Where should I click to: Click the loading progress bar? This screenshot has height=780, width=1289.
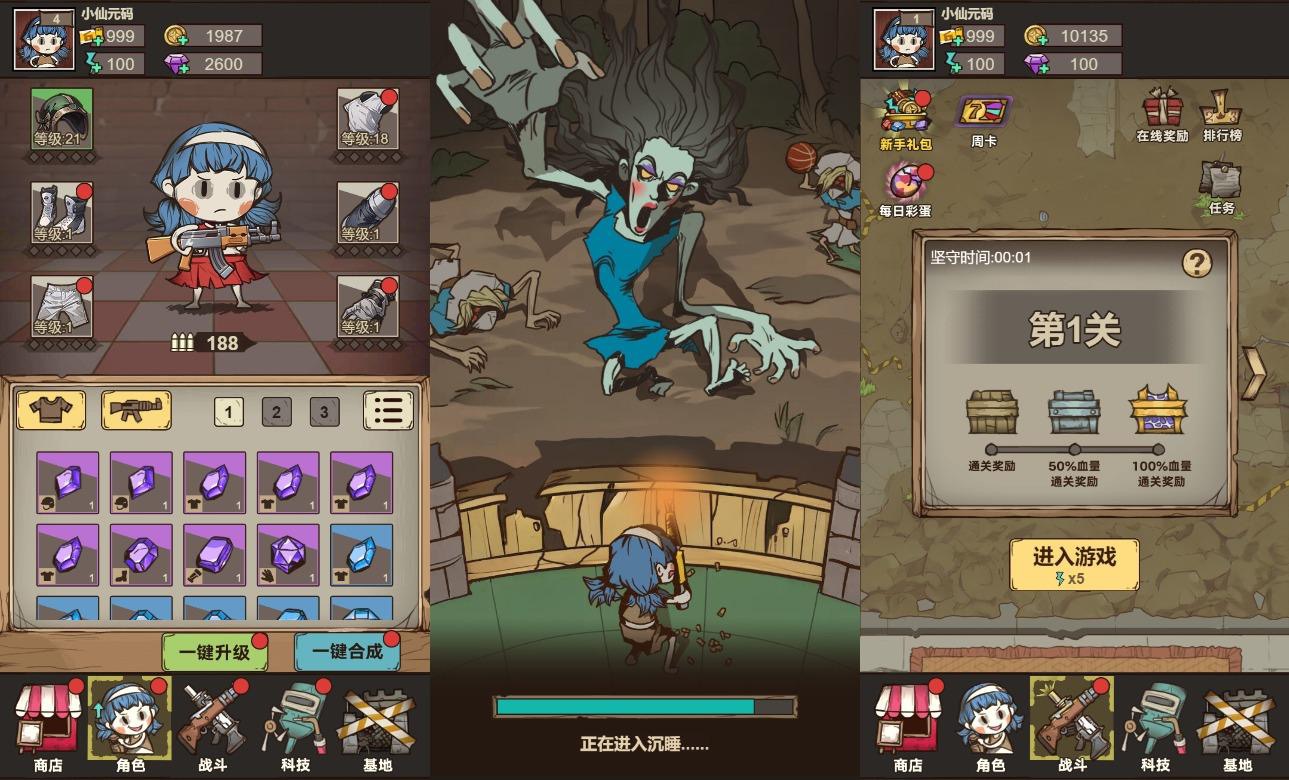[644, 708]
